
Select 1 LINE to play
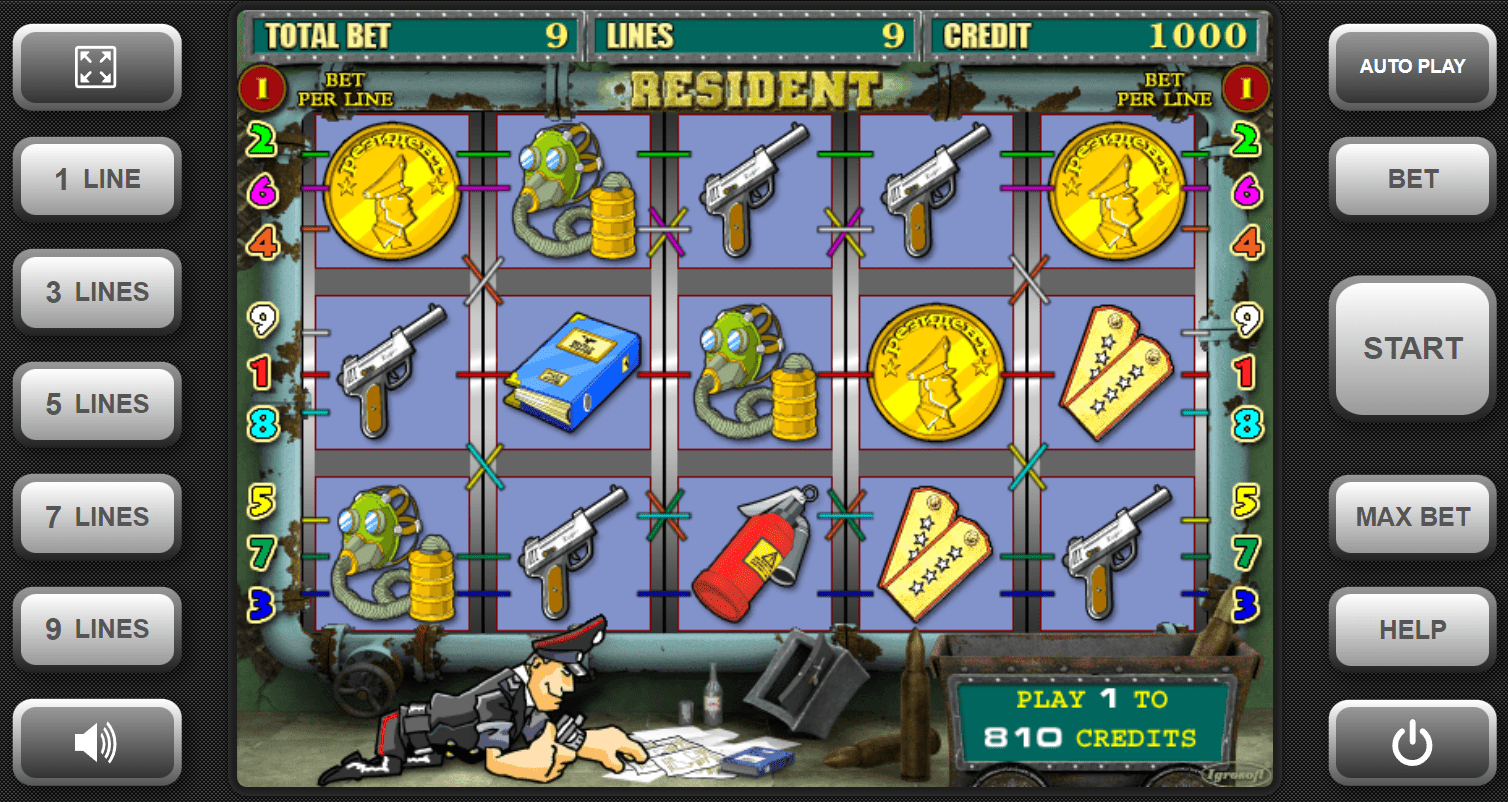coord(96,179)
